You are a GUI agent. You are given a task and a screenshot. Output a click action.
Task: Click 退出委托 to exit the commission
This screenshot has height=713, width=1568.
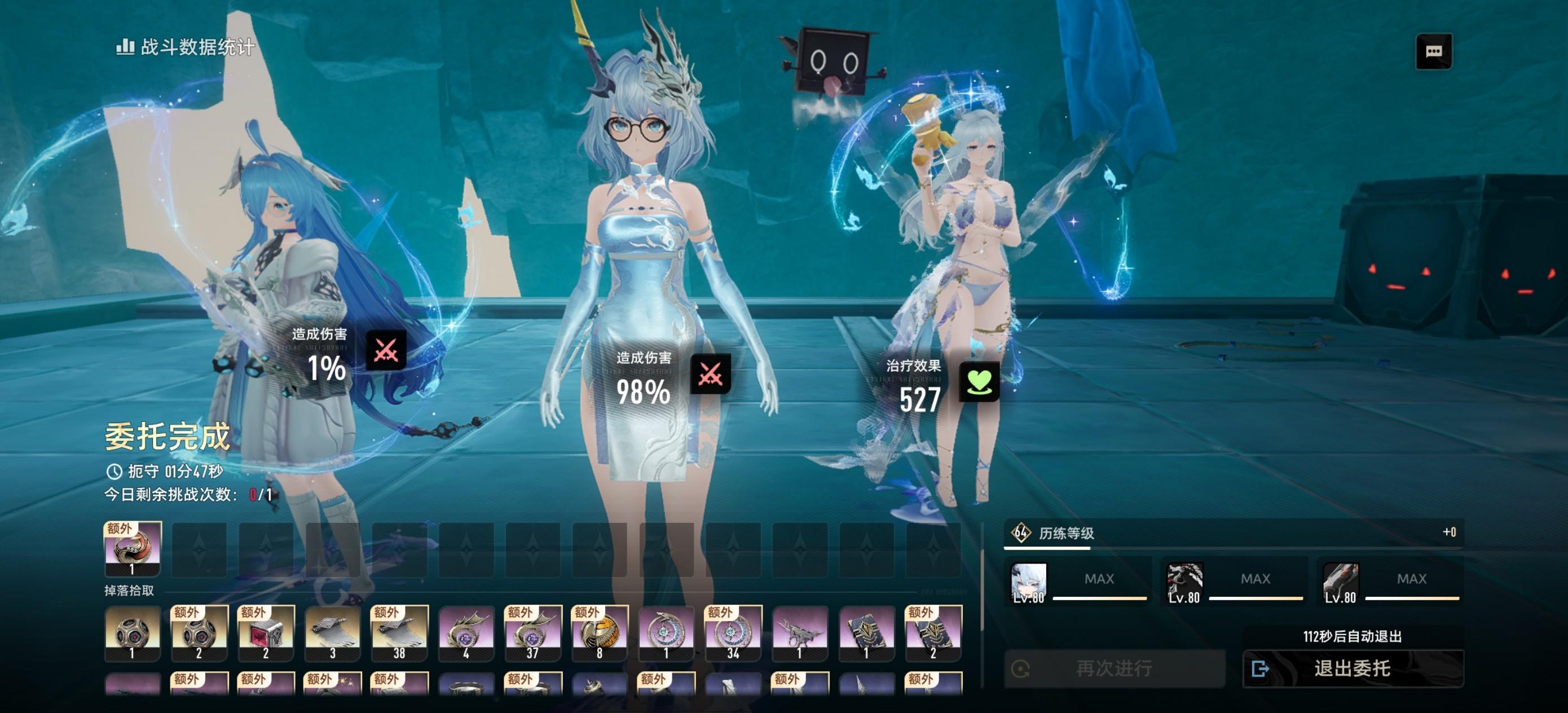click(x=1352, y=668)
